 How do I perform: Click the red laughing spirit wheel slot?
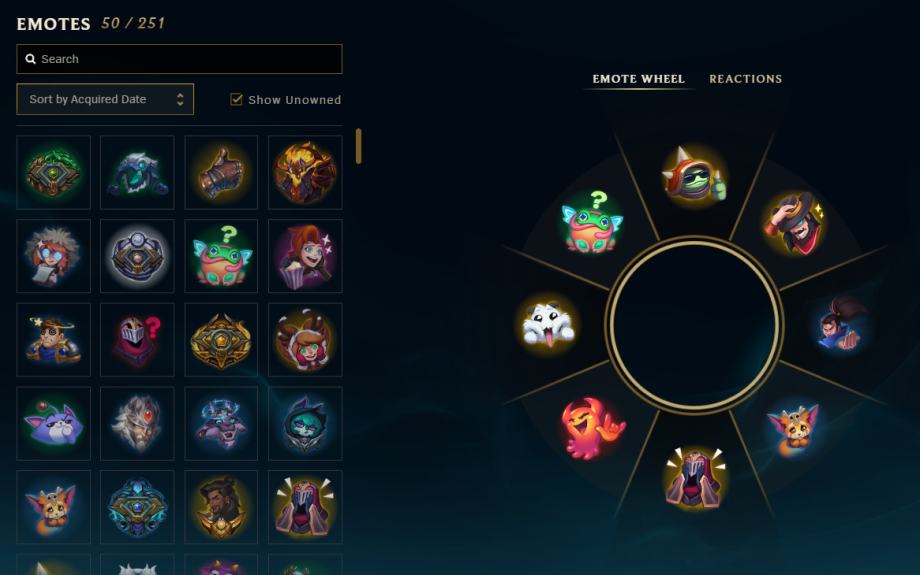click(x=592, y=428)
